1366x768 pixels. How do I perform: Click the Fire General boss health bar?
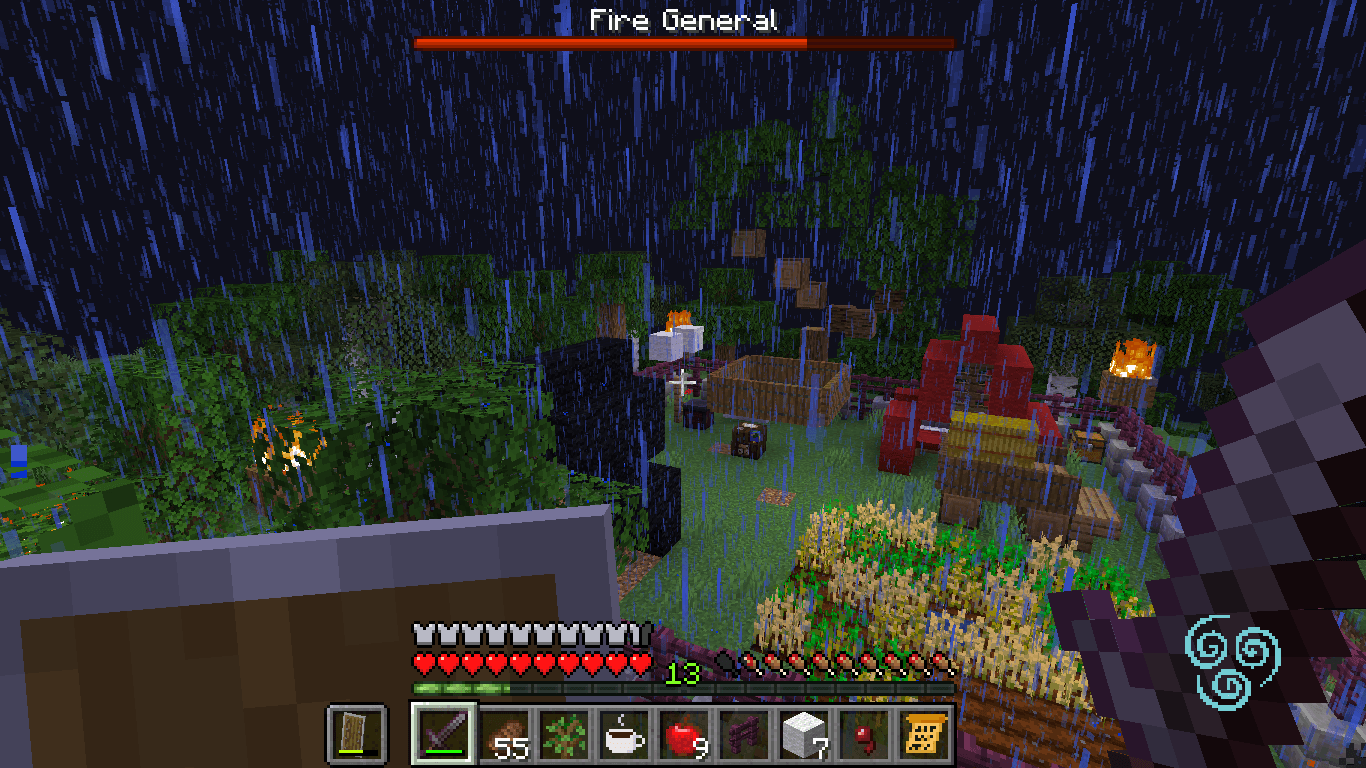tap(683, 44)
